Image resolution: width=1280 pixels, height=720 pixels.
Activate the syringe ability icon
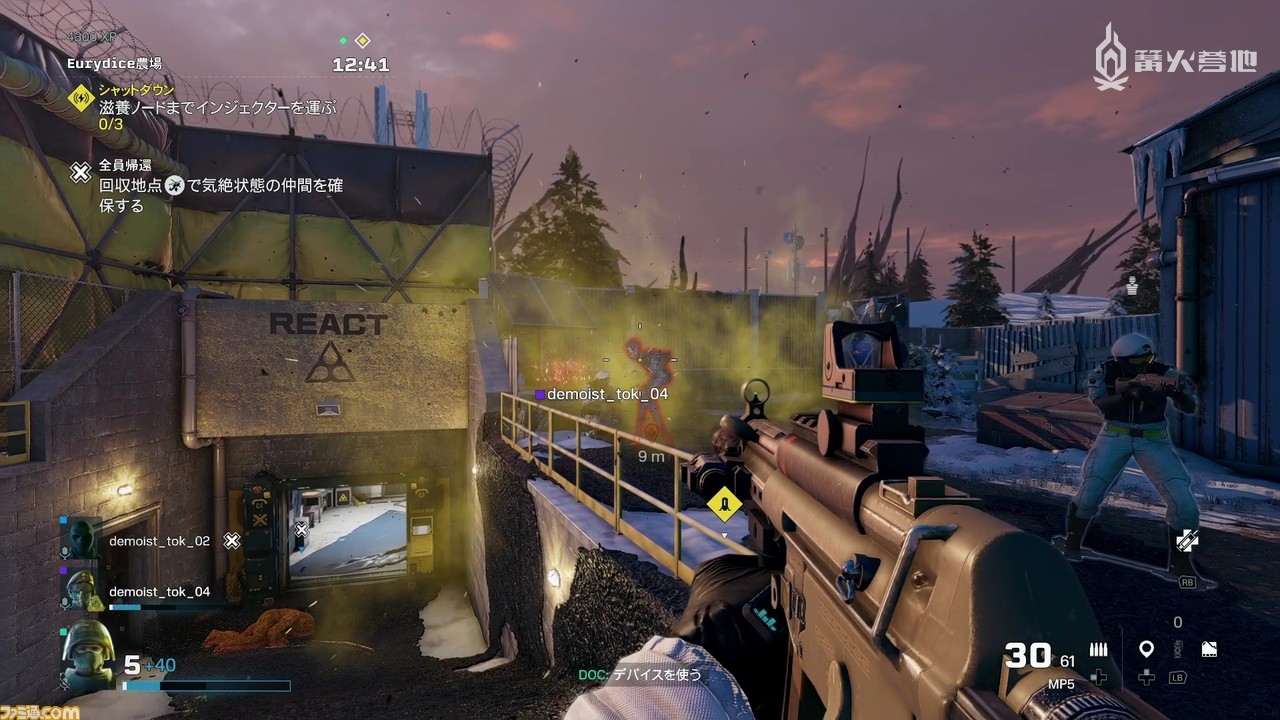1187,542
